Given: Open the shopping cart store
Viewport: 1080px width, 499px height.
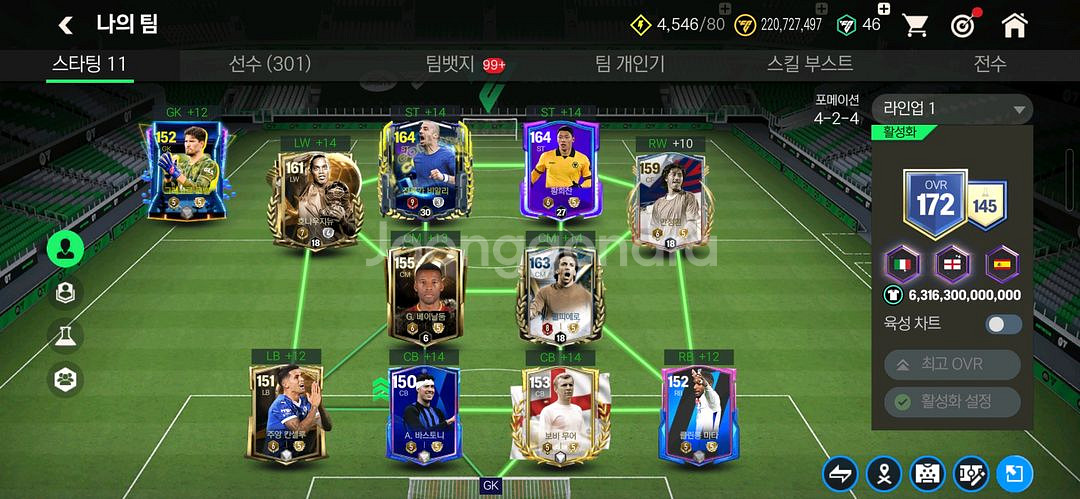Looking at the screenshot, I should point(915,25).
